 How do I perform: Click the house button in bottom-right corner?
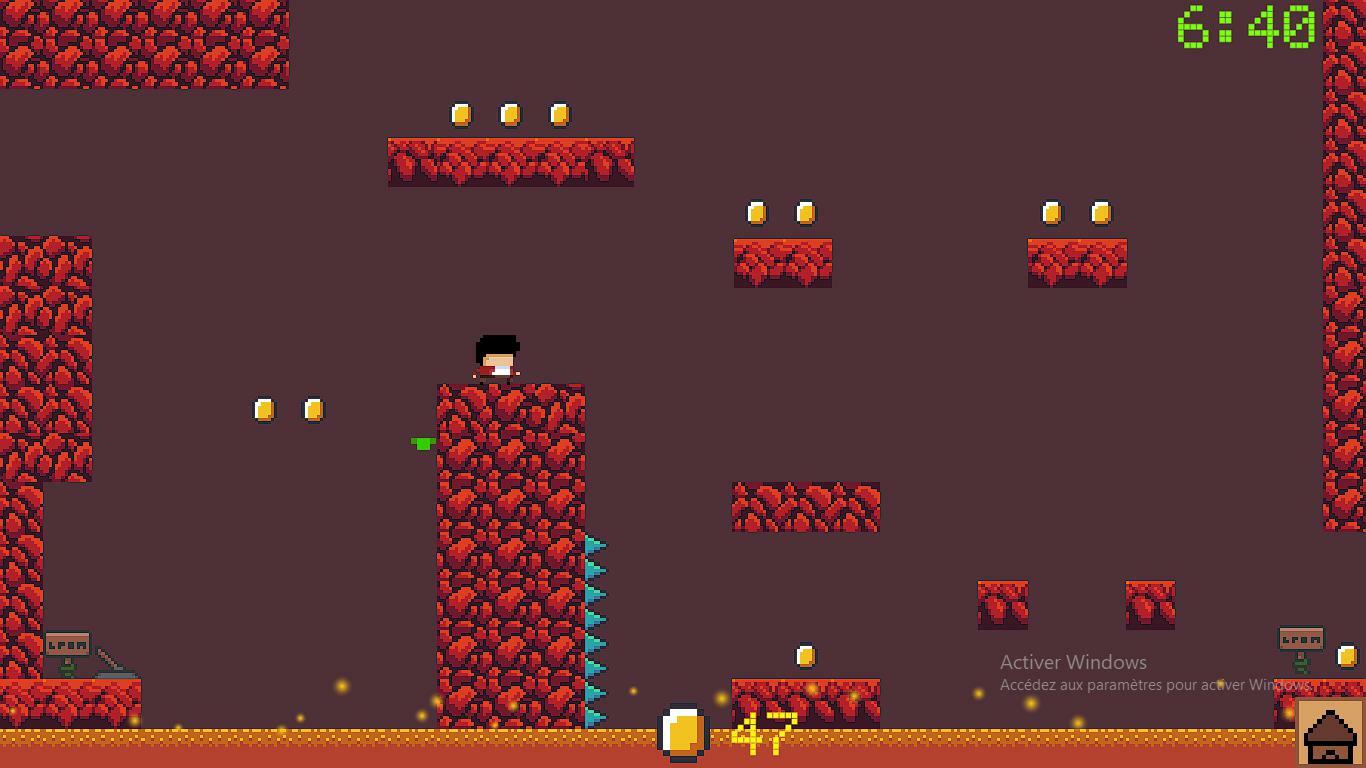[1330, 732]
